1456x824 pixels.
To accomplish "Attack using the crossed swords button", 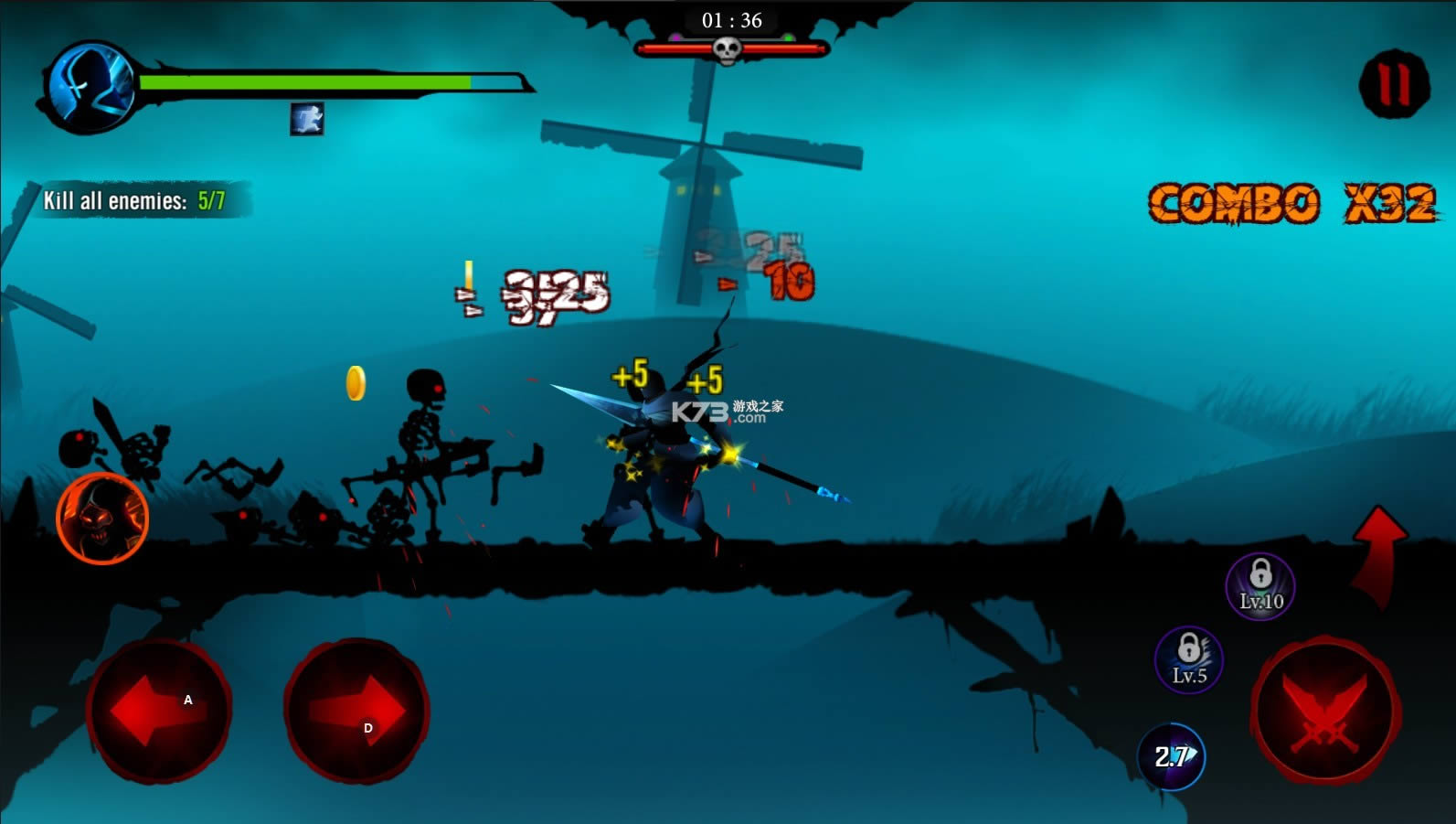I will coord(1325,713).
